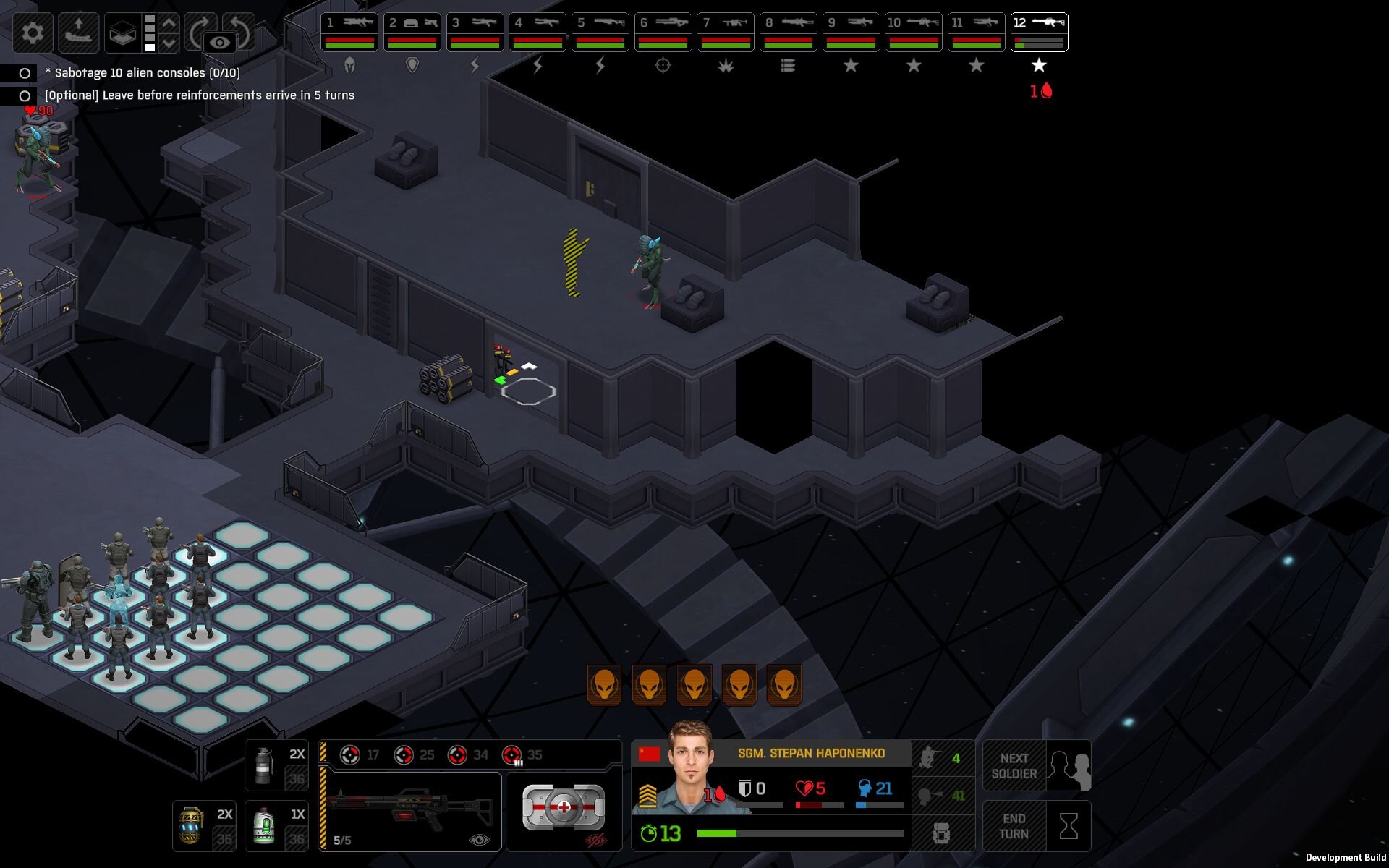This screenshot has width=1389, height=868.
Task: Open the gear settings menu
Action: point(33,33)
